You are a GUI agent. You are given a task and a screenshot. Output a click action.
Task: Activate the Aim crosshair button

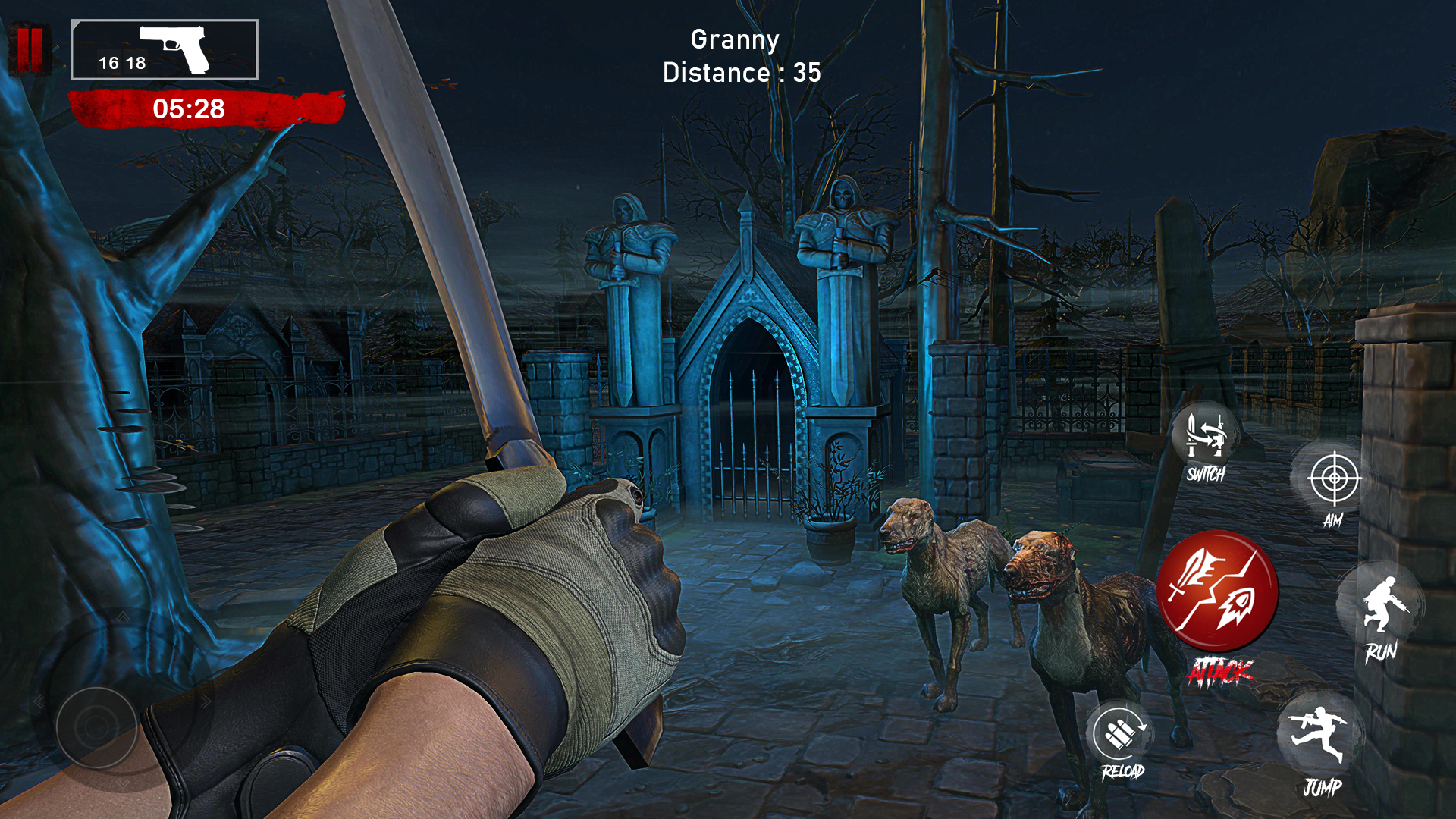pos(1334,479)
